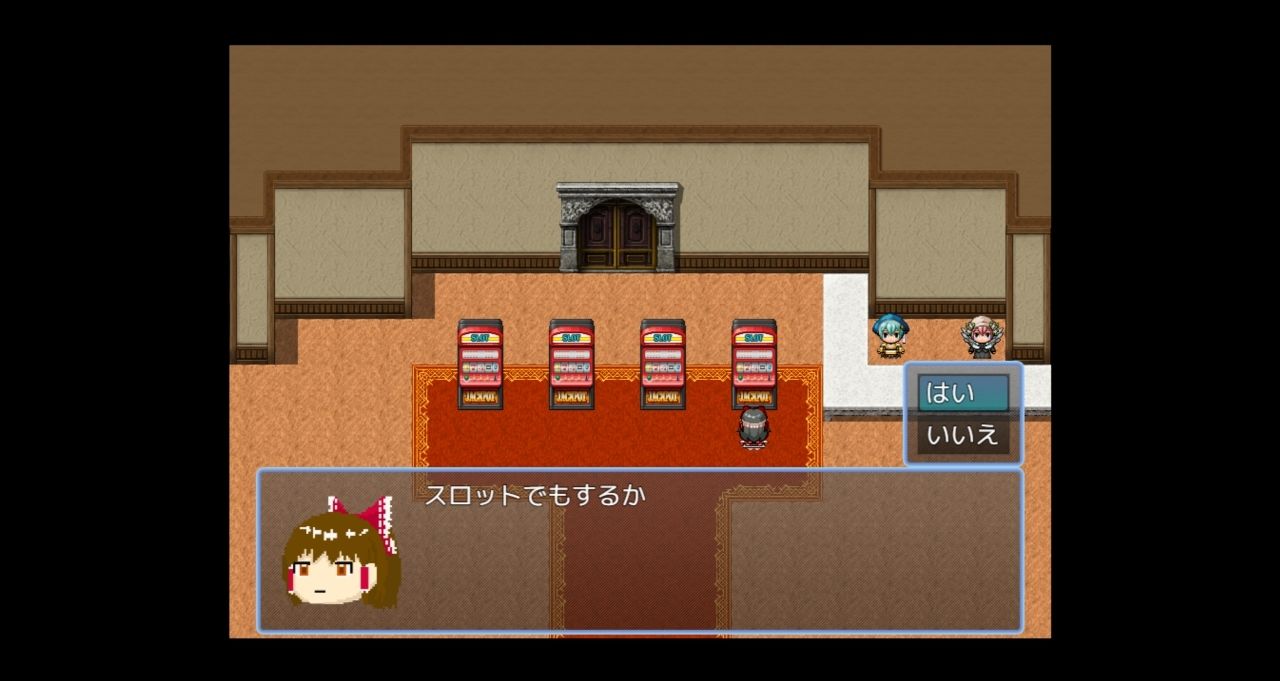Advance the スロットでもするか dialogue box
This screenshot has height=681, width=1280.
click(640, 550)
